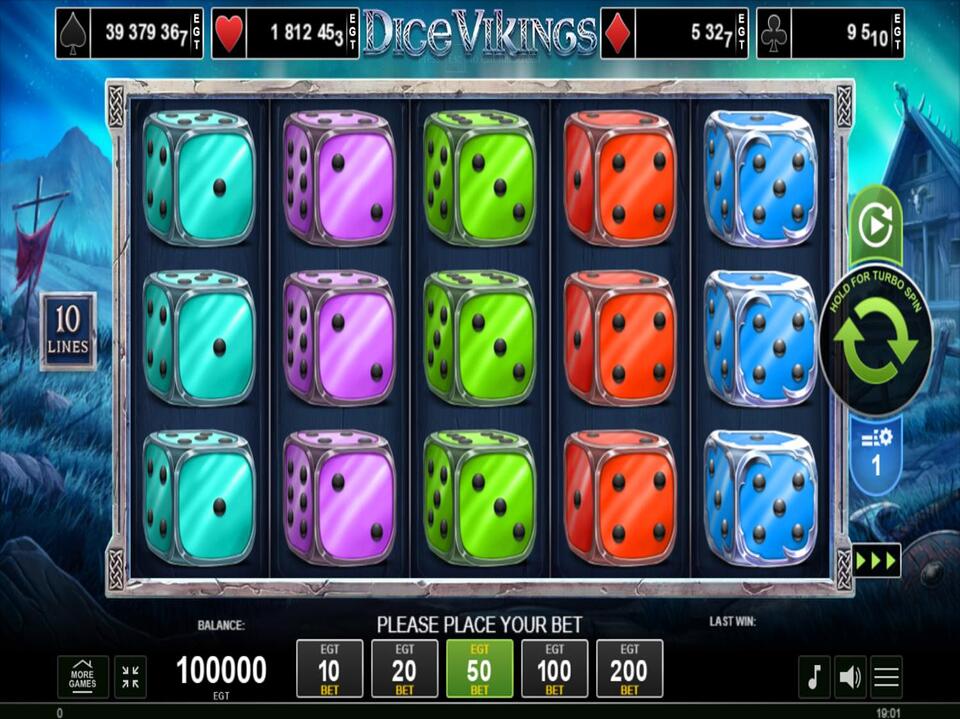Toggle fullscreen with the four-arrows icon
This screenshot has width=960, height=719.
pyautogui.click(x=130, y=677)
